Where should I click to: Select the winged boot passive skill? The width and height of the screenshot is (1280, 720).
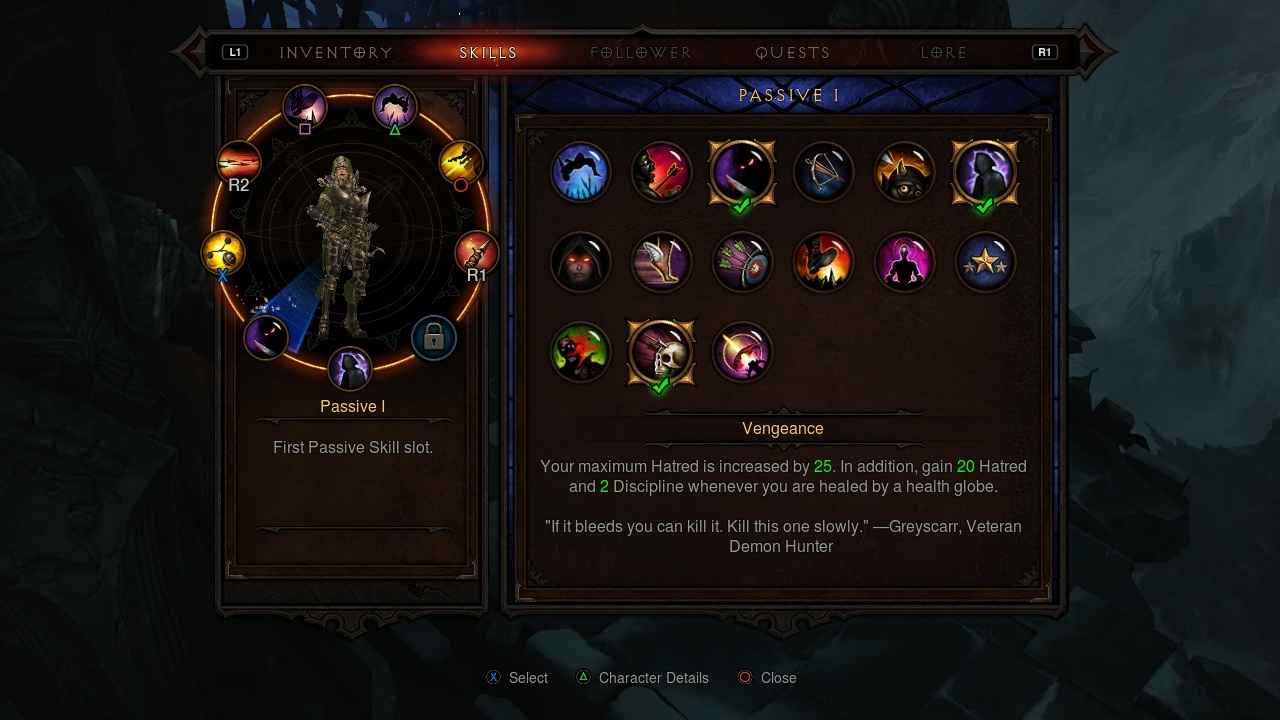(x=661, y=263)
